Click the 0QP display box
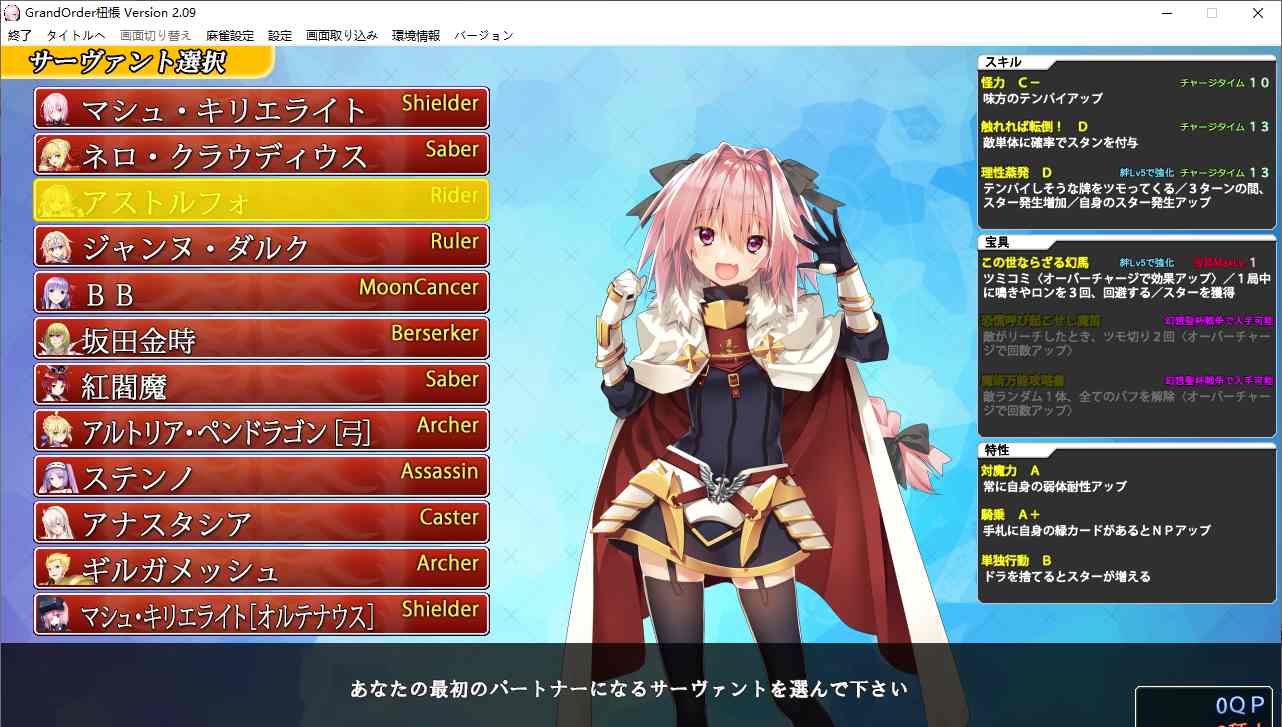This screenshot has width=1282, height=727. (x=1203, y=708)
